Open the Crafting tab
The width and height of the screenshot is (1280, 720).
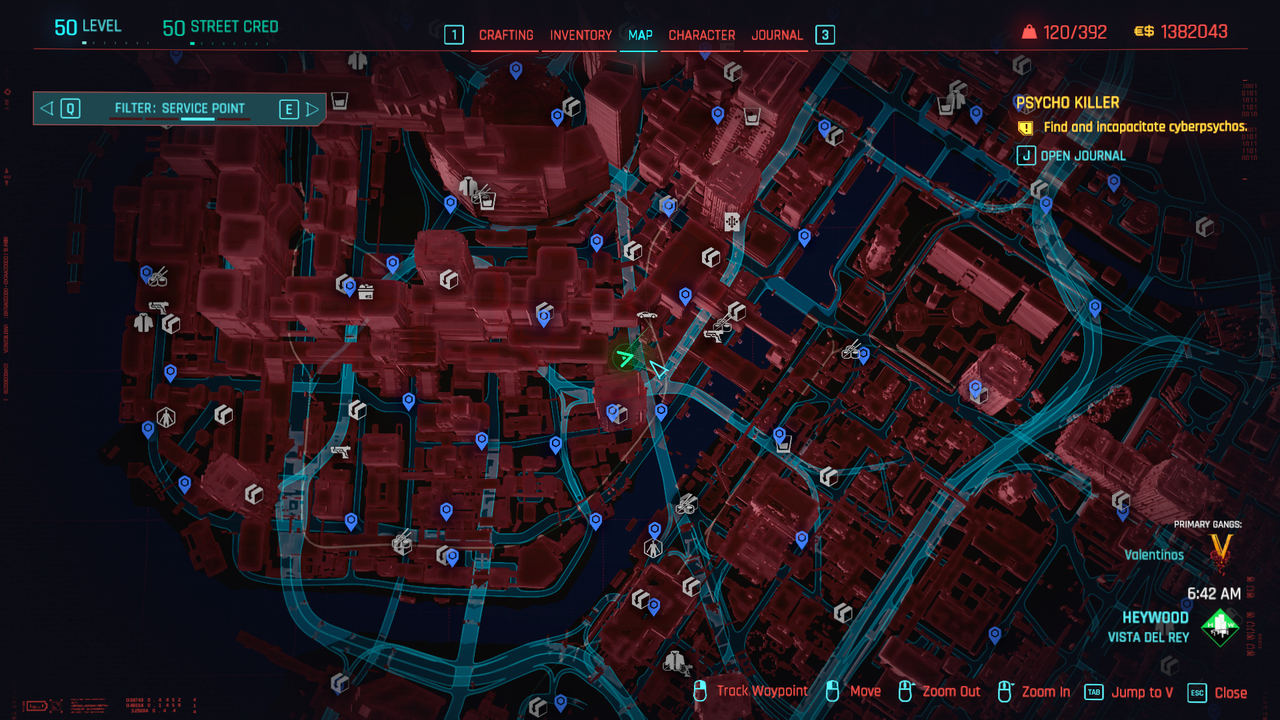point(506,35)
